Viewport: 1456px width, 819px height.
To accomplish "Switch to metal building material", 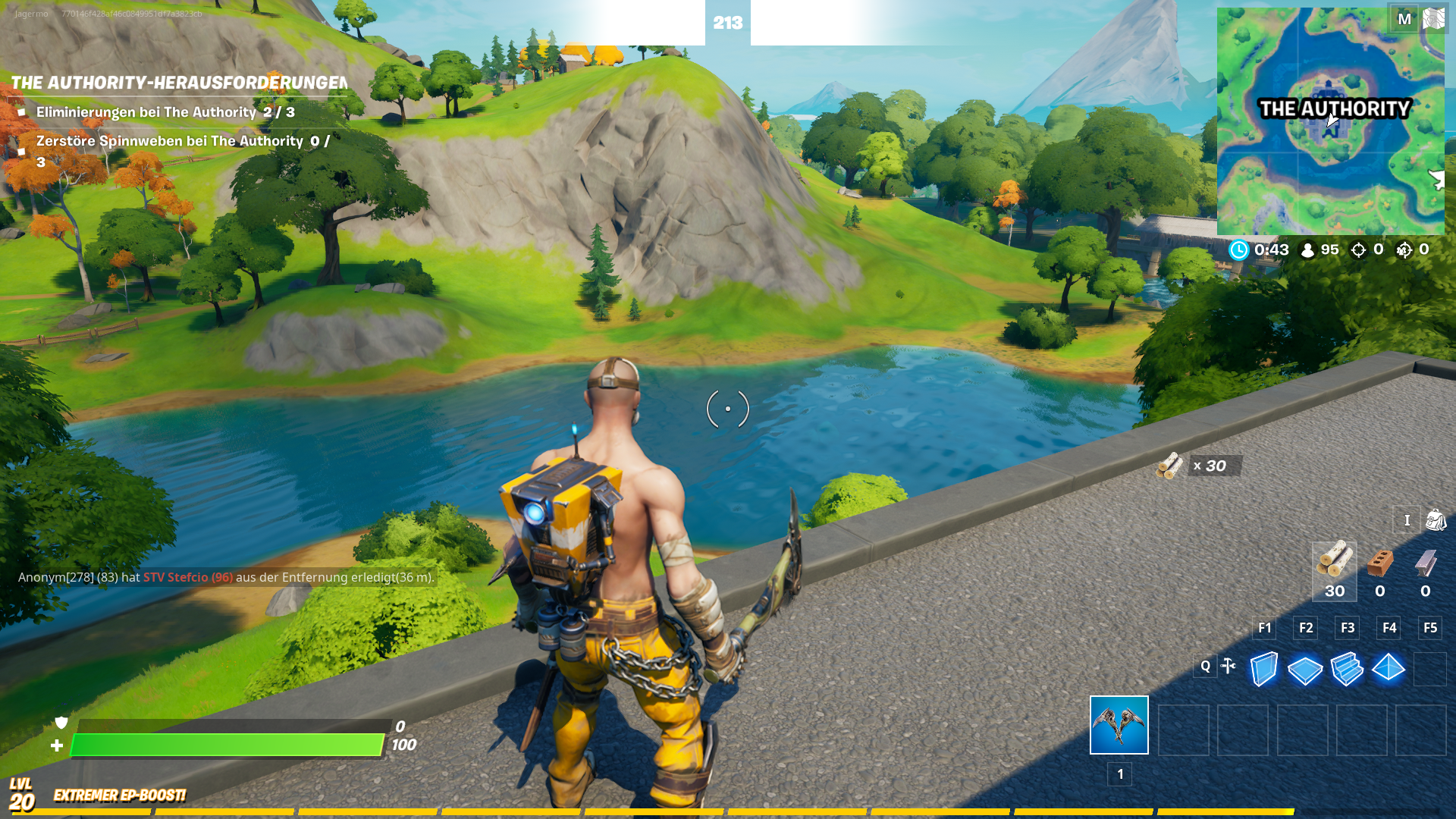I will [1426, 570].
